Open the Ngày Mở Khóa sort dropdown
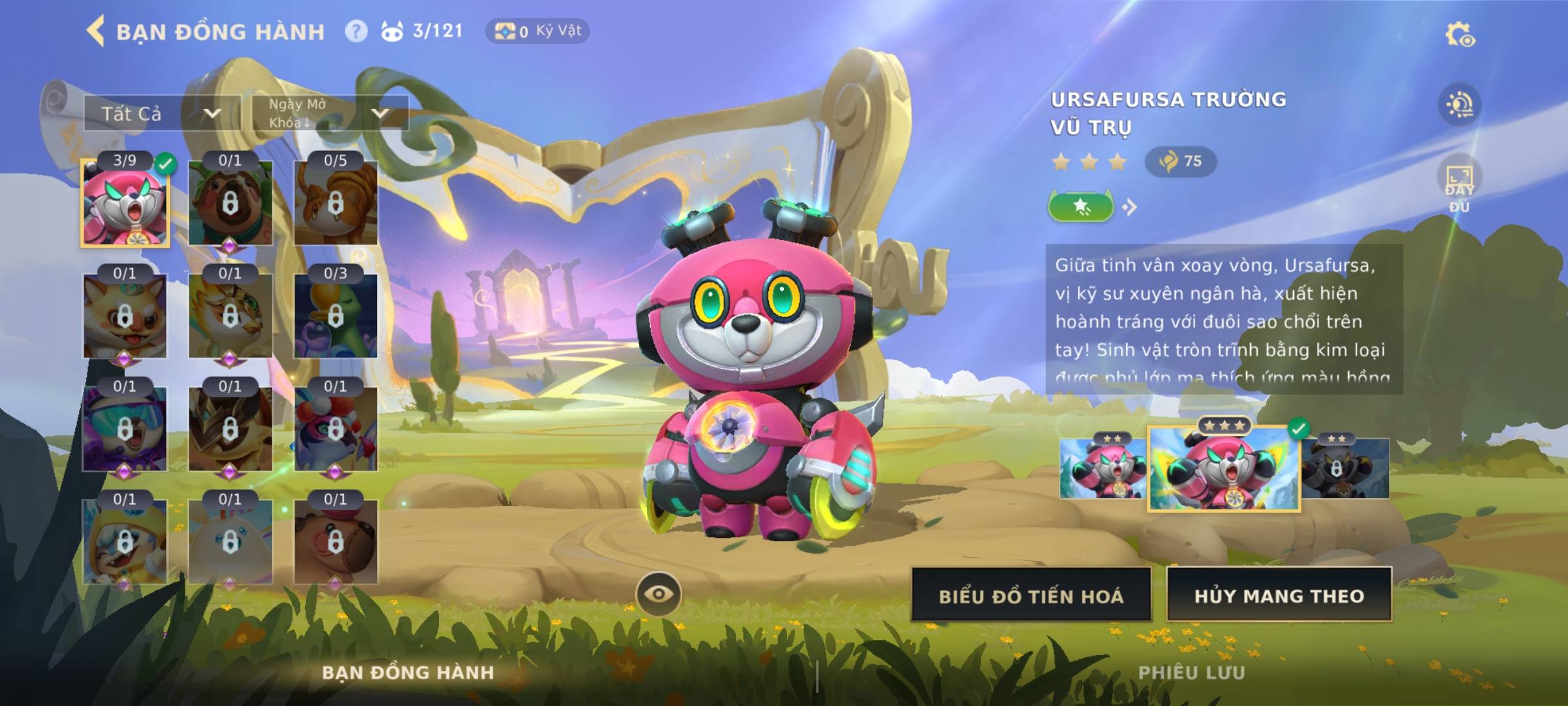This screenshot has height=706, width=1568. [x=330, y=114]
